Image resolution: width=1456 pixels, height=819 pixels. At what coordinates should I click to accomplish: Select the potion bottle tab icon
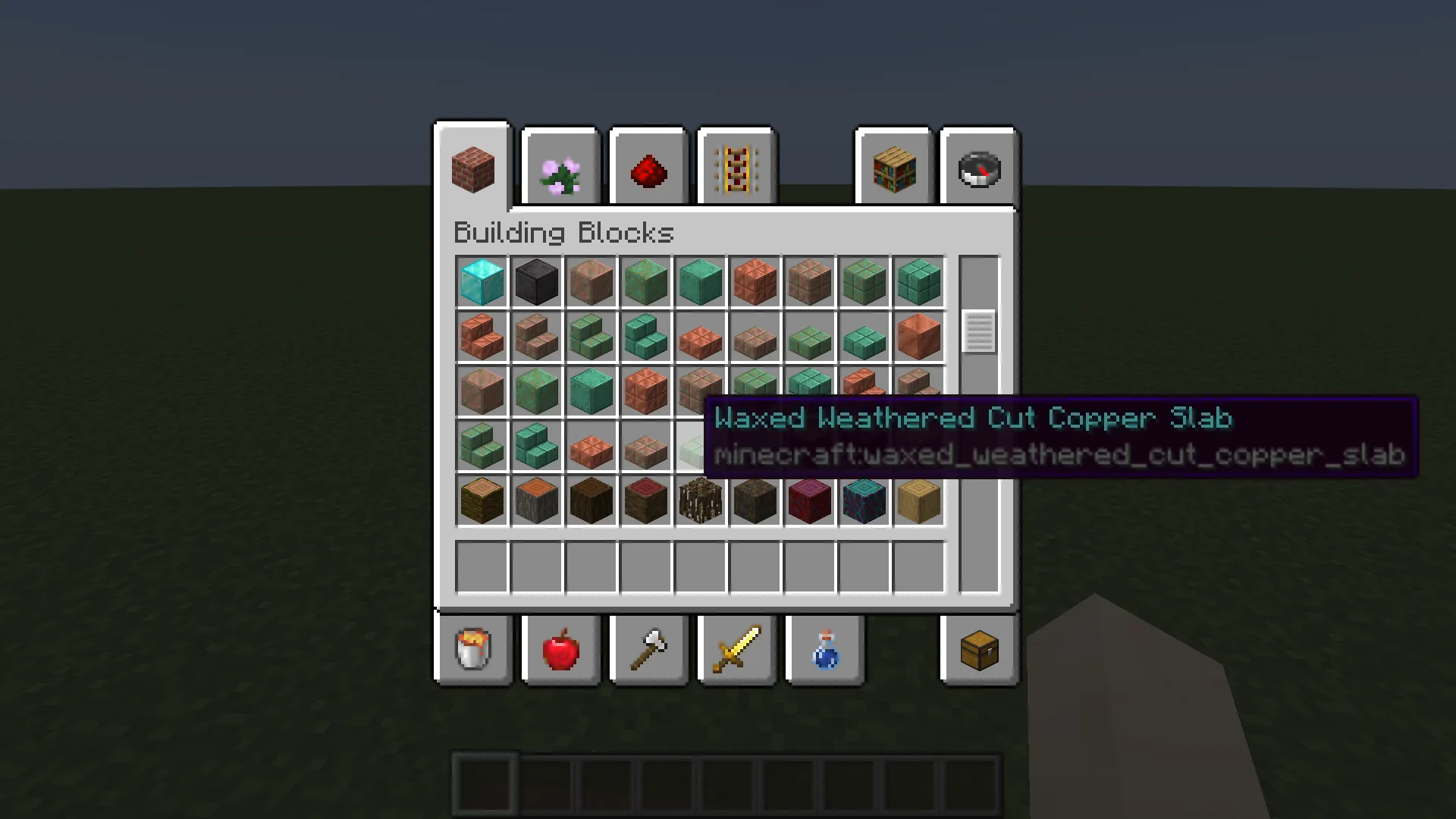click(x=824, y=650)
